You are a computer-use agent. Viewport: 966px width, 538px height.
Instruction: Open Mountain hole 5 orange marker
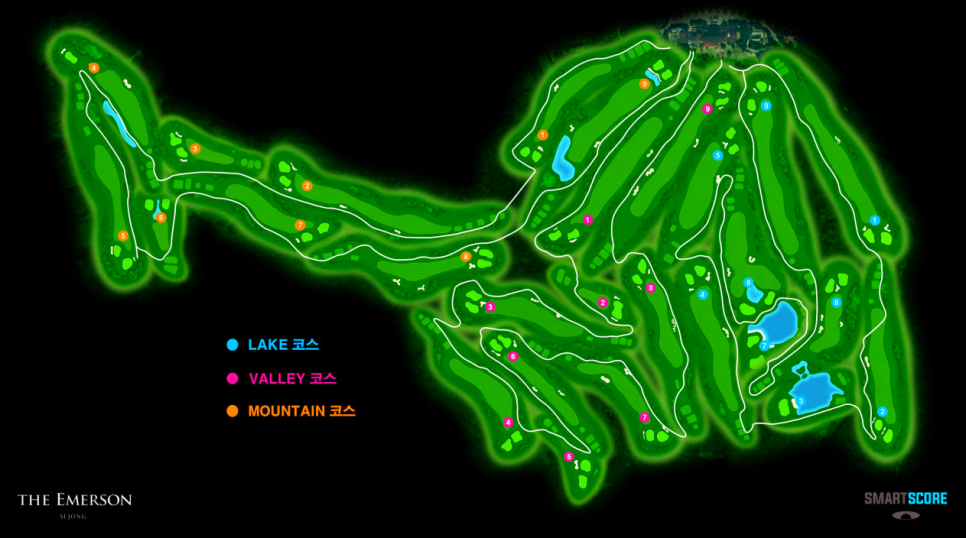tap(123, 236)
